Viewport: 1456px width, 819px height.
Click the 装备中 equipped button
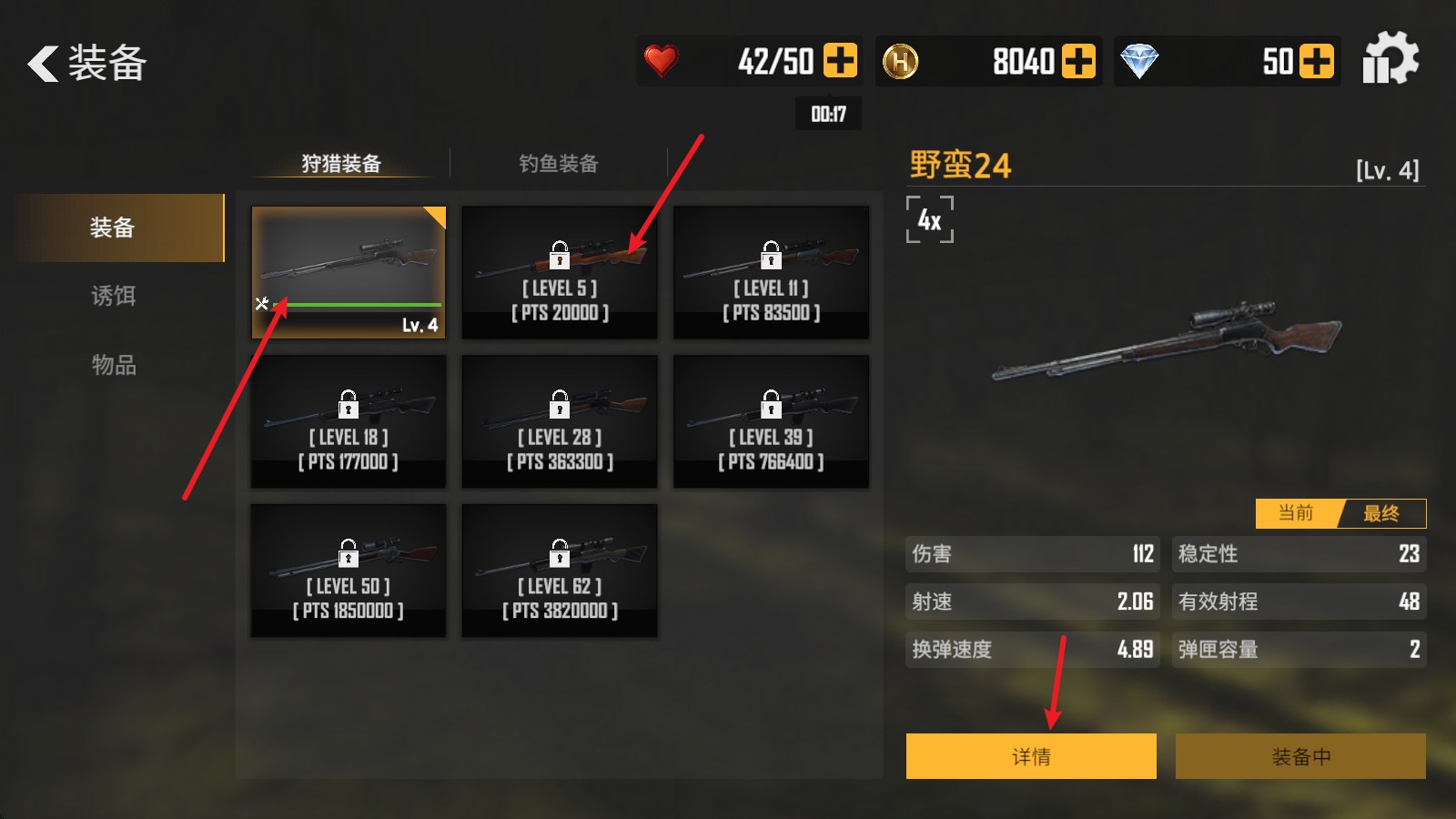[1301, 755]
